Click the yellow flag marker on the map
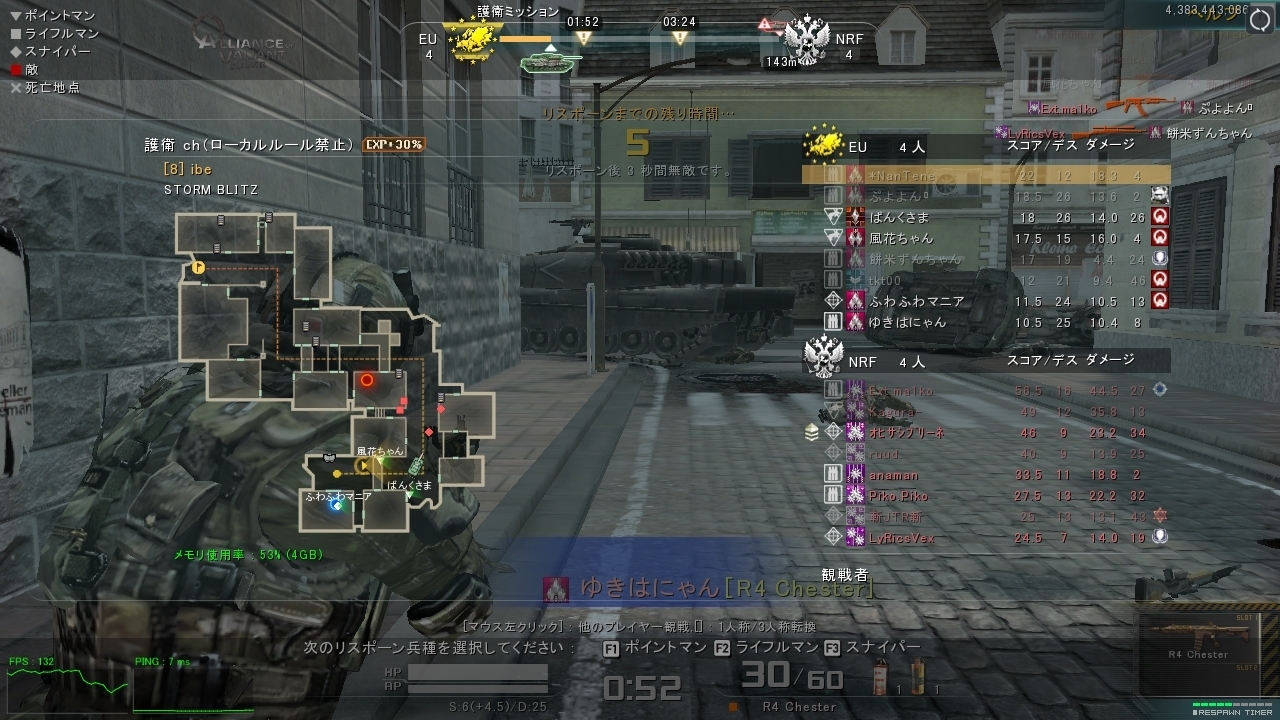 (198, 268)
